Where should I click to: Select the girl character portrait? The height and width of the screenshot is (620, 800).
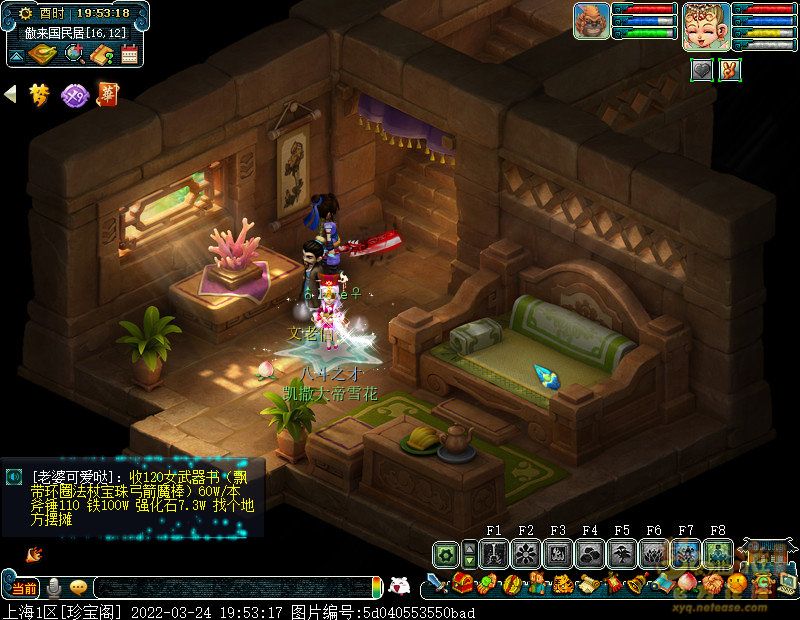click(x=705, y=26)
